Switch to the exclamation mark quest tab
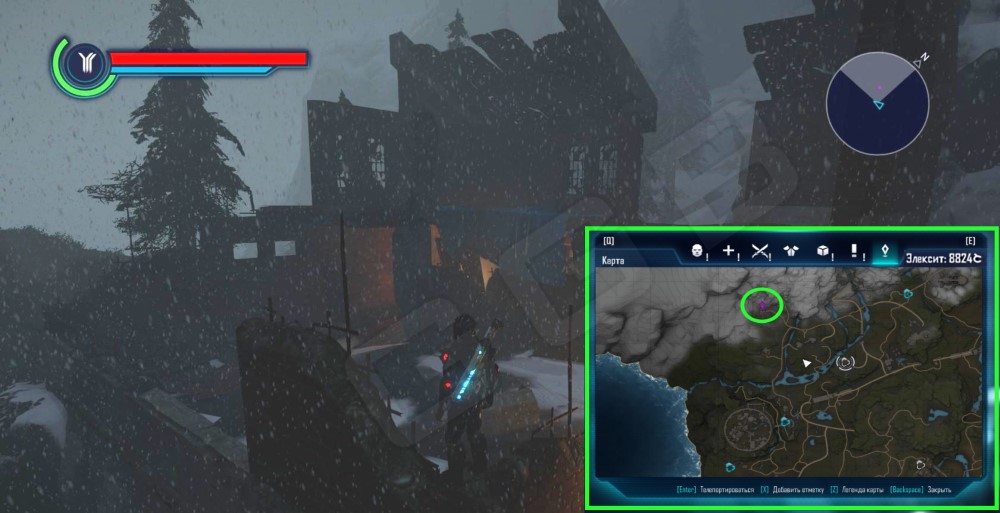The image size is (1000, 513). click(854, 252)
